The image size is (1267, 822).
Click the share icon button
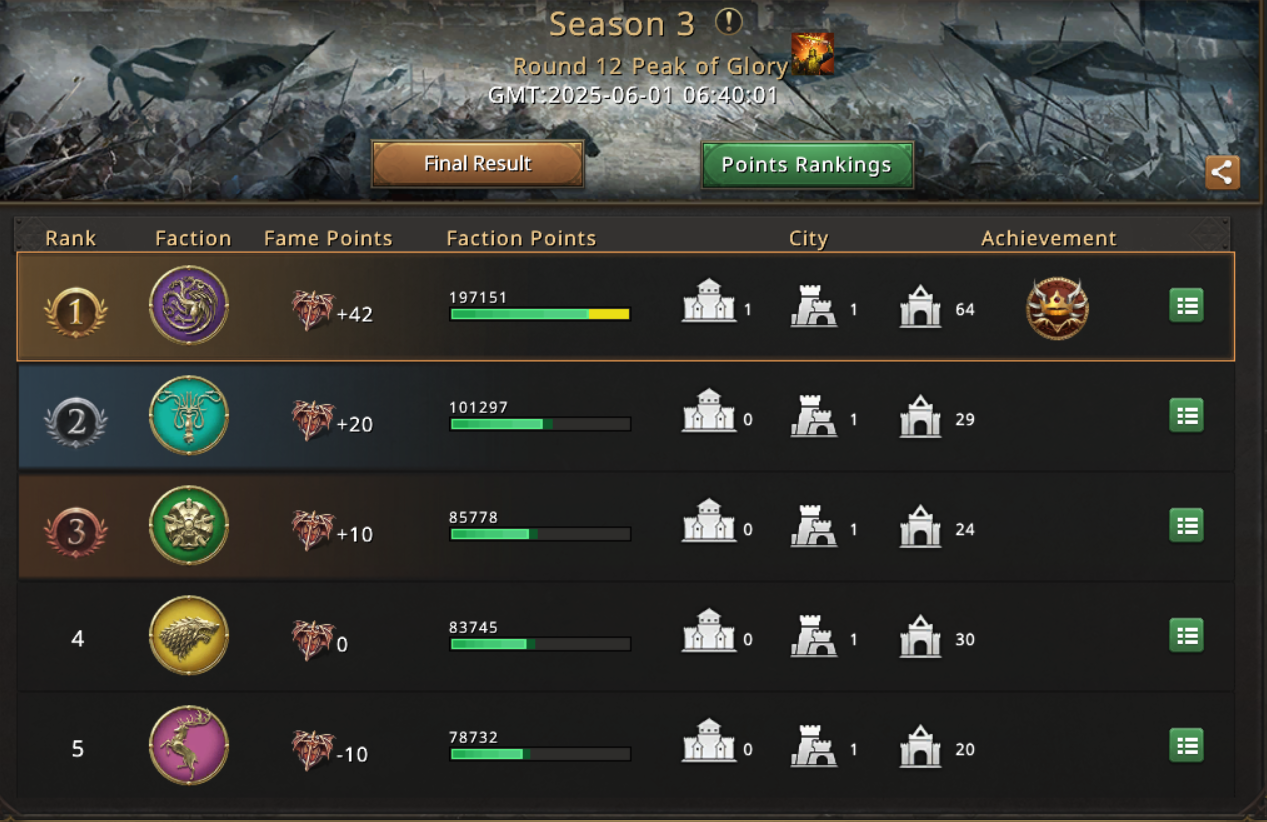coord(1221,172)
